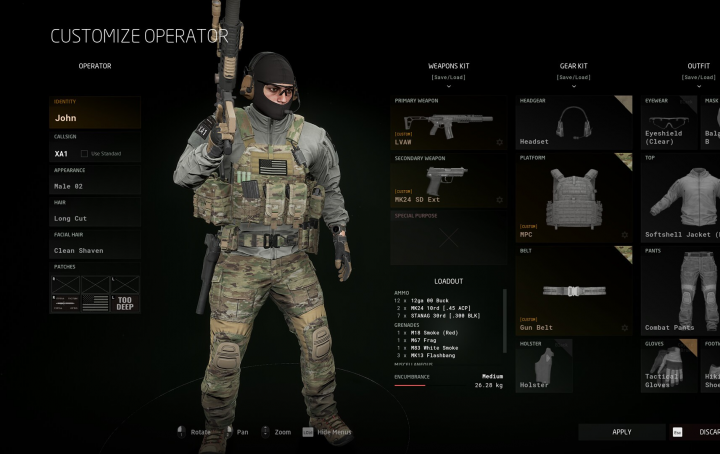
Task: Open the Holster gear slot
Action: click(544, 366)
